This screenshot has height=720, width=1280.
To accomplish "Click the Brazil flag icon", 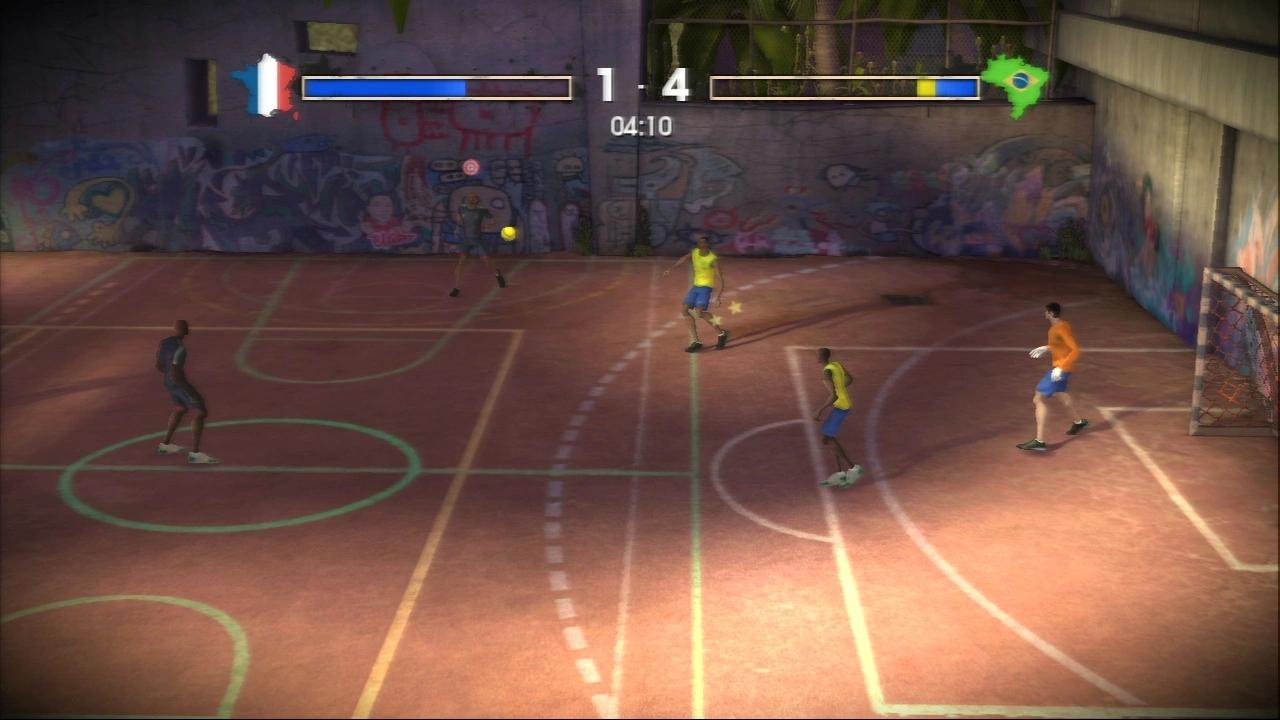I will (1014, 85).
